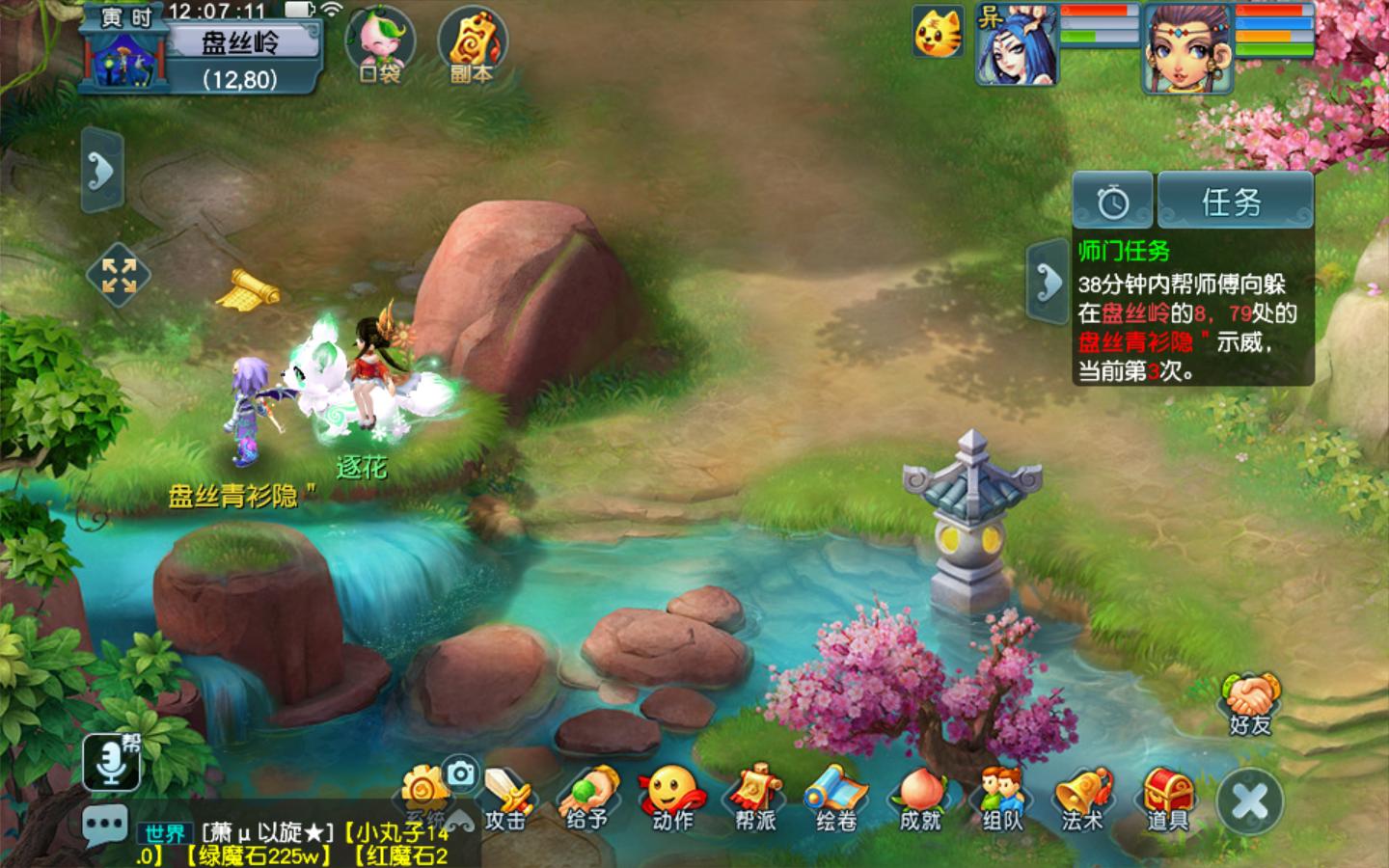Open the player character portrait
The image size is (1389, 868).
(1187, 48)
